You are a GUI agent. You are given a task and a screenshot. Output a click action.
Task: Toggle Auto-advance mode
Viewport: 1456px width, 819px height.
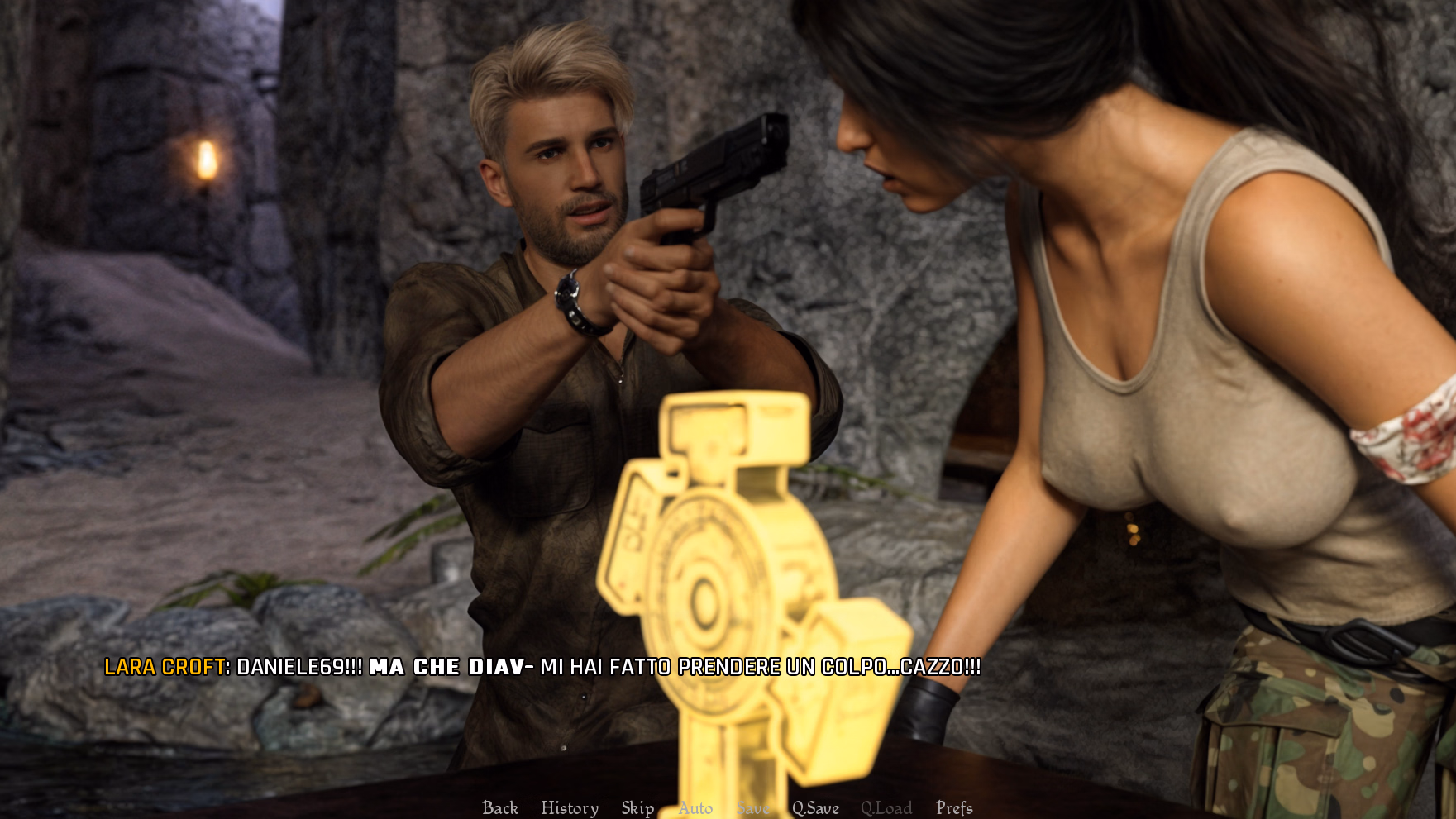coord(695,807)
